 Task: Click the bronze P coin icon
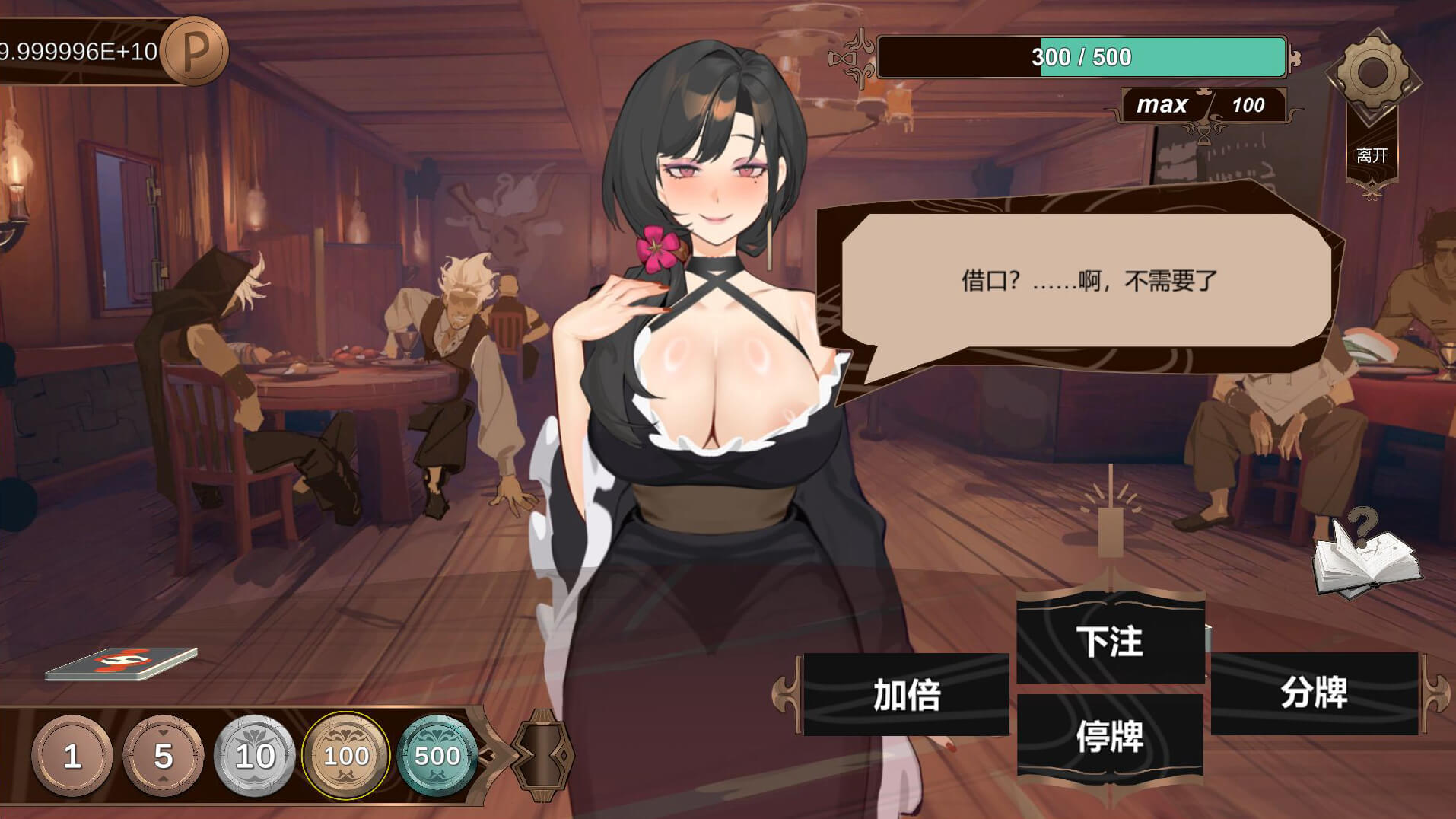[x=196, y=50]
